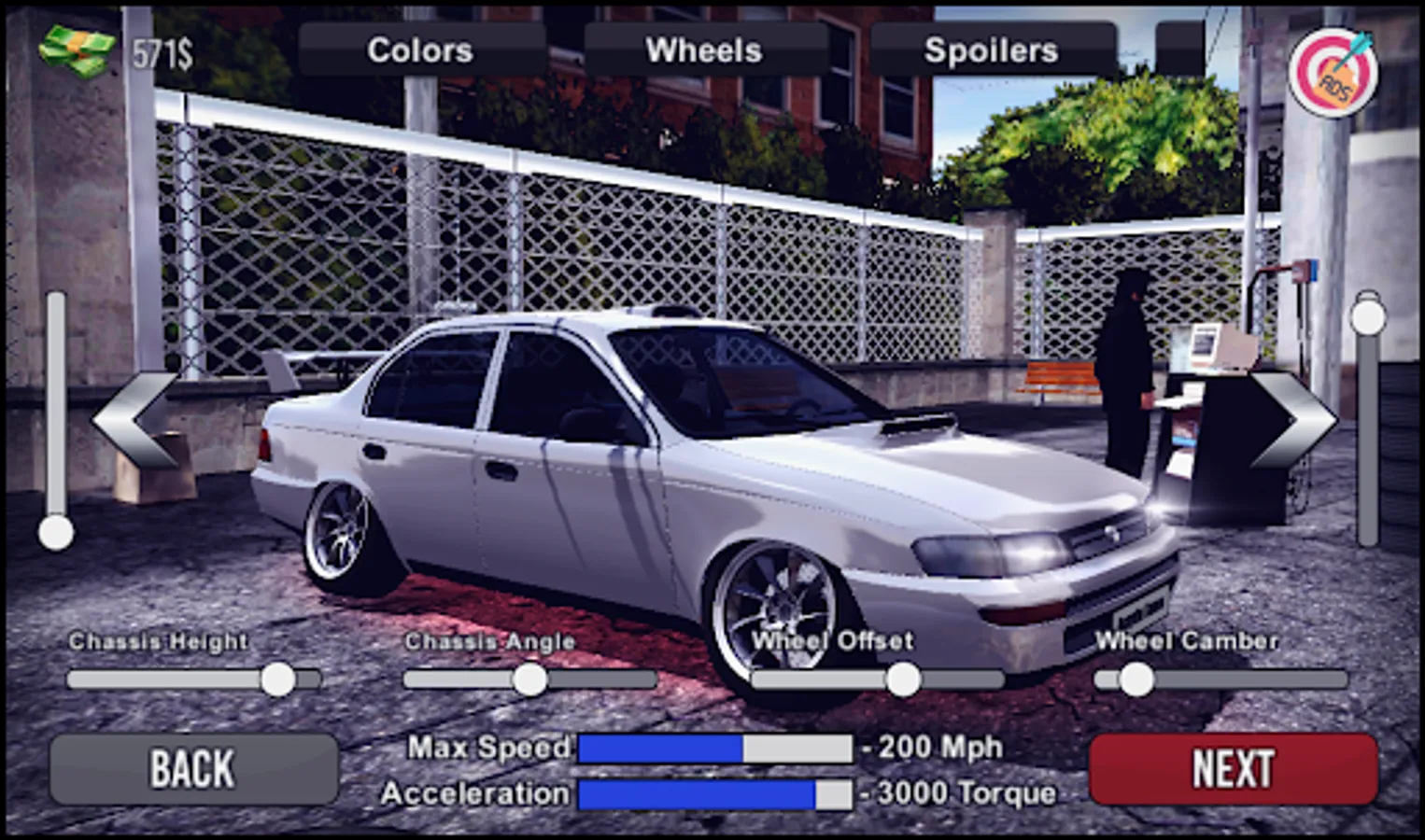Switch to the Spoilers tab
Screen dimensions: 1425x840
(992, 49)
